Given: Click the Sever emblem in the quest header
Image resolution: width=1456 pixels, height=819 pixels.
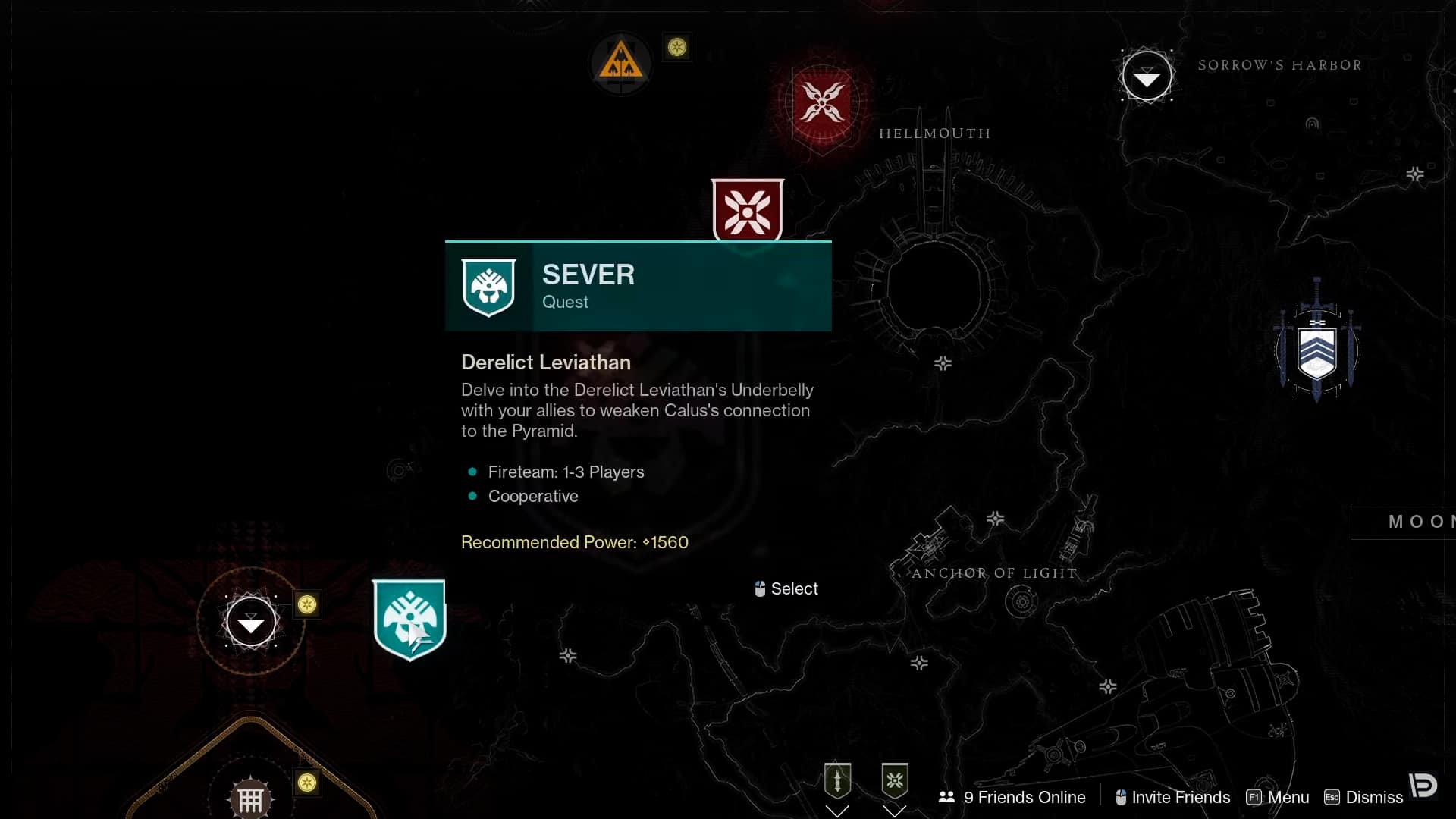Looking at the screenshot, I should [x=488, y=288].
